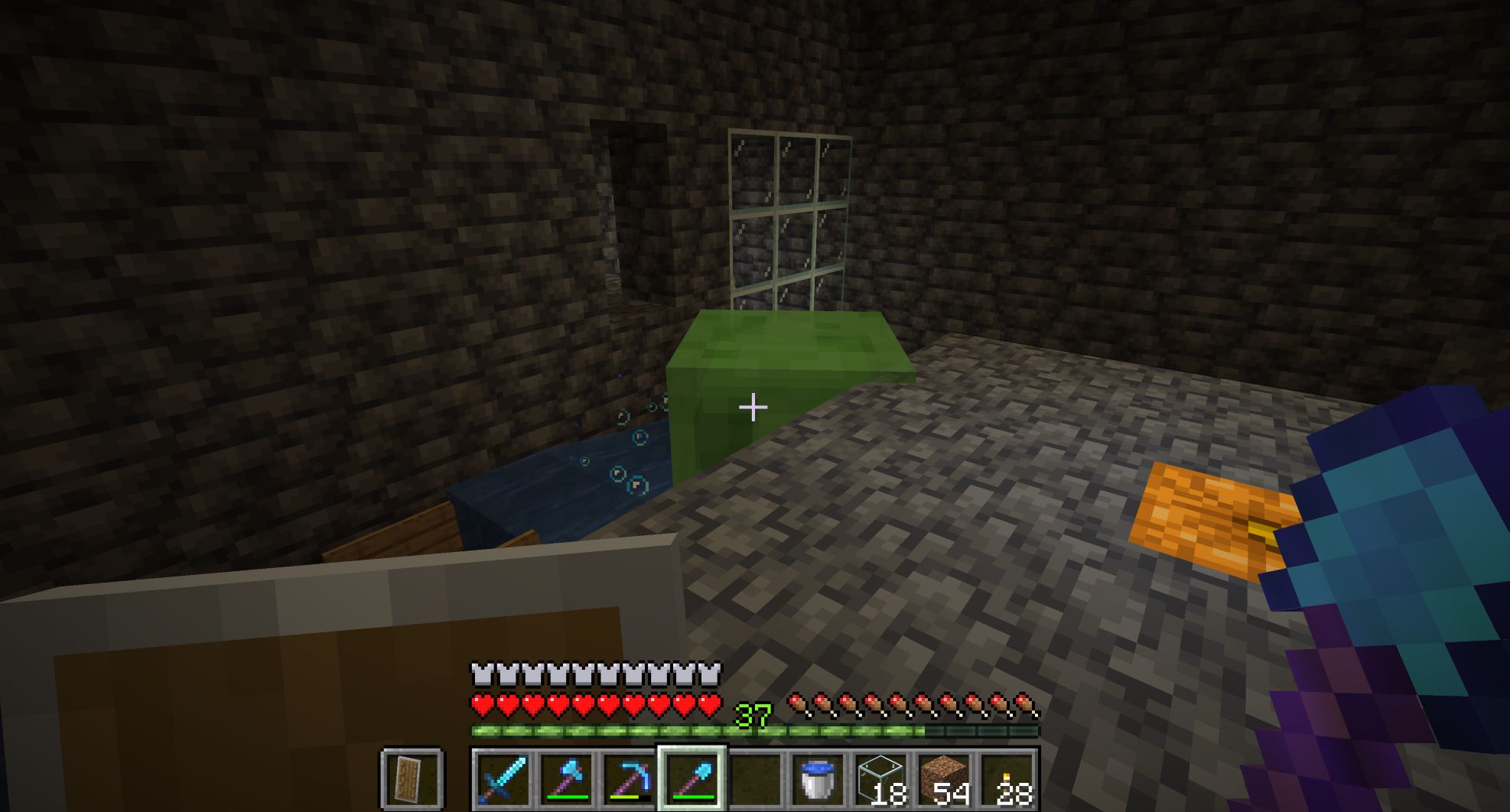The image size is (1510, 812).
Task: Pick the glass block stack of 18
Action: pyautogui.click(x=880, y=779)
